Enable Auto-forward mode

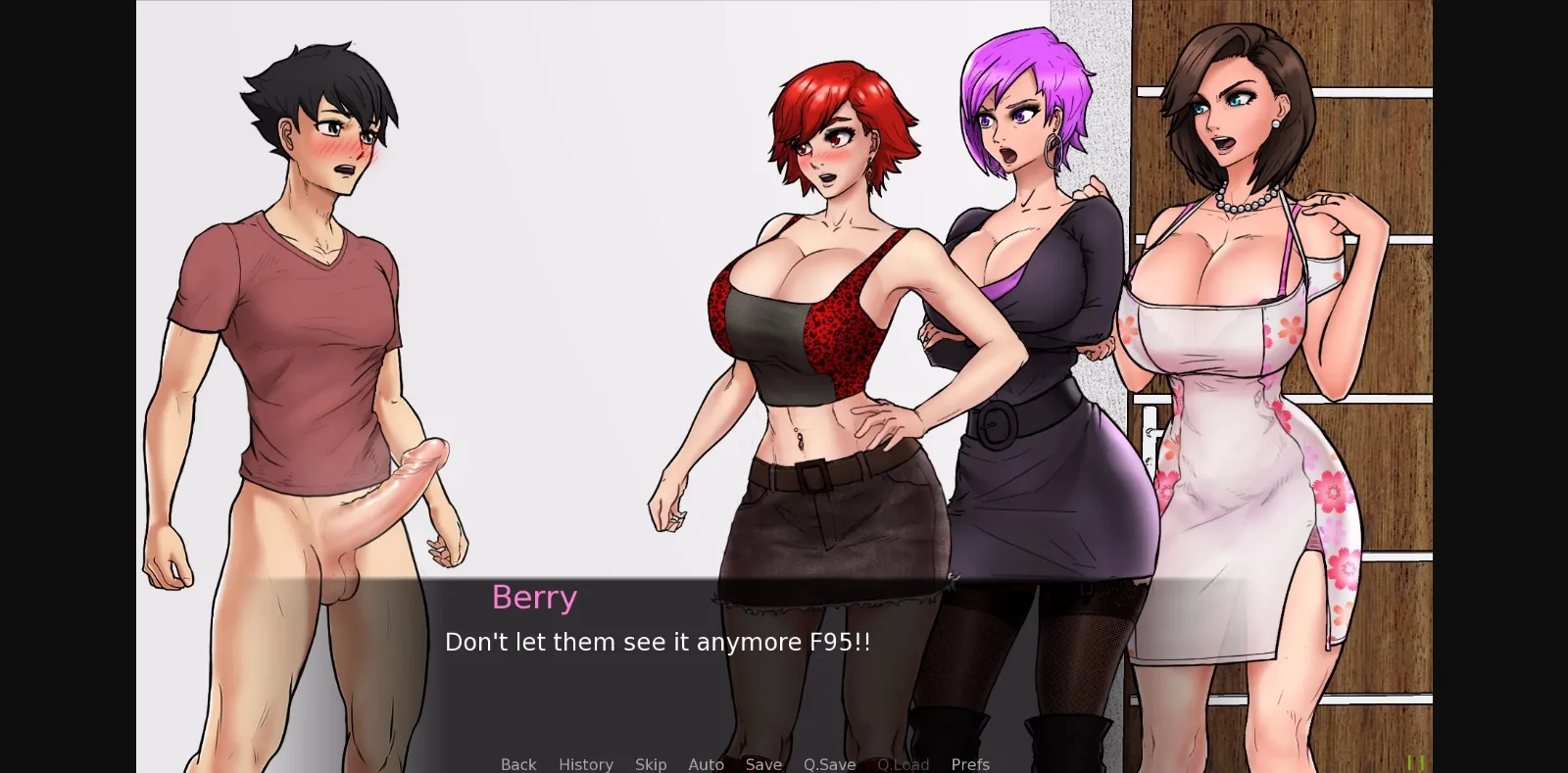707,764
